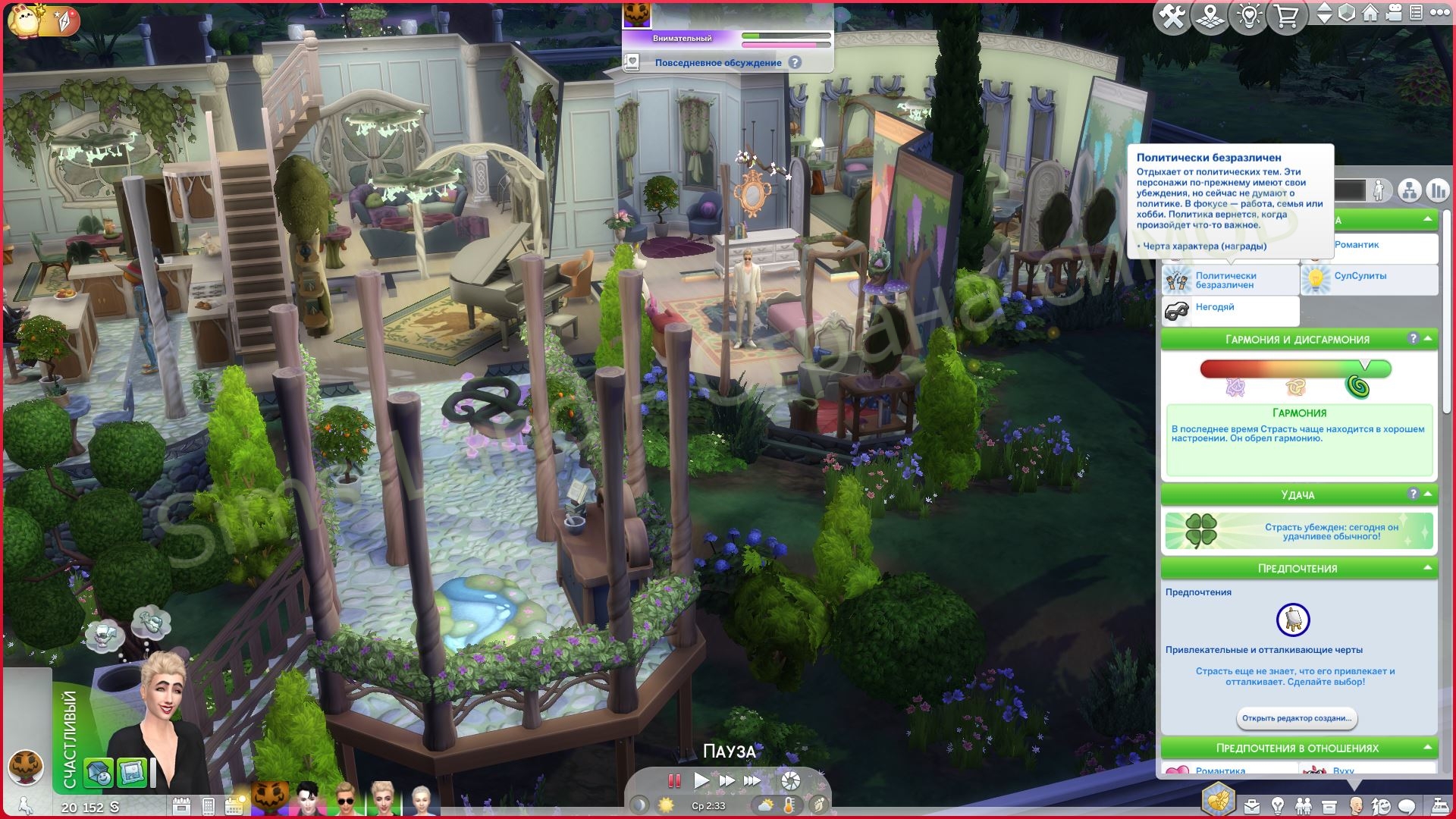Viewport: 1456px width, 819px height.
Task: Select the 'Политически безразличен' trait
Action: pyautogui.click(x=1229, y=281)
